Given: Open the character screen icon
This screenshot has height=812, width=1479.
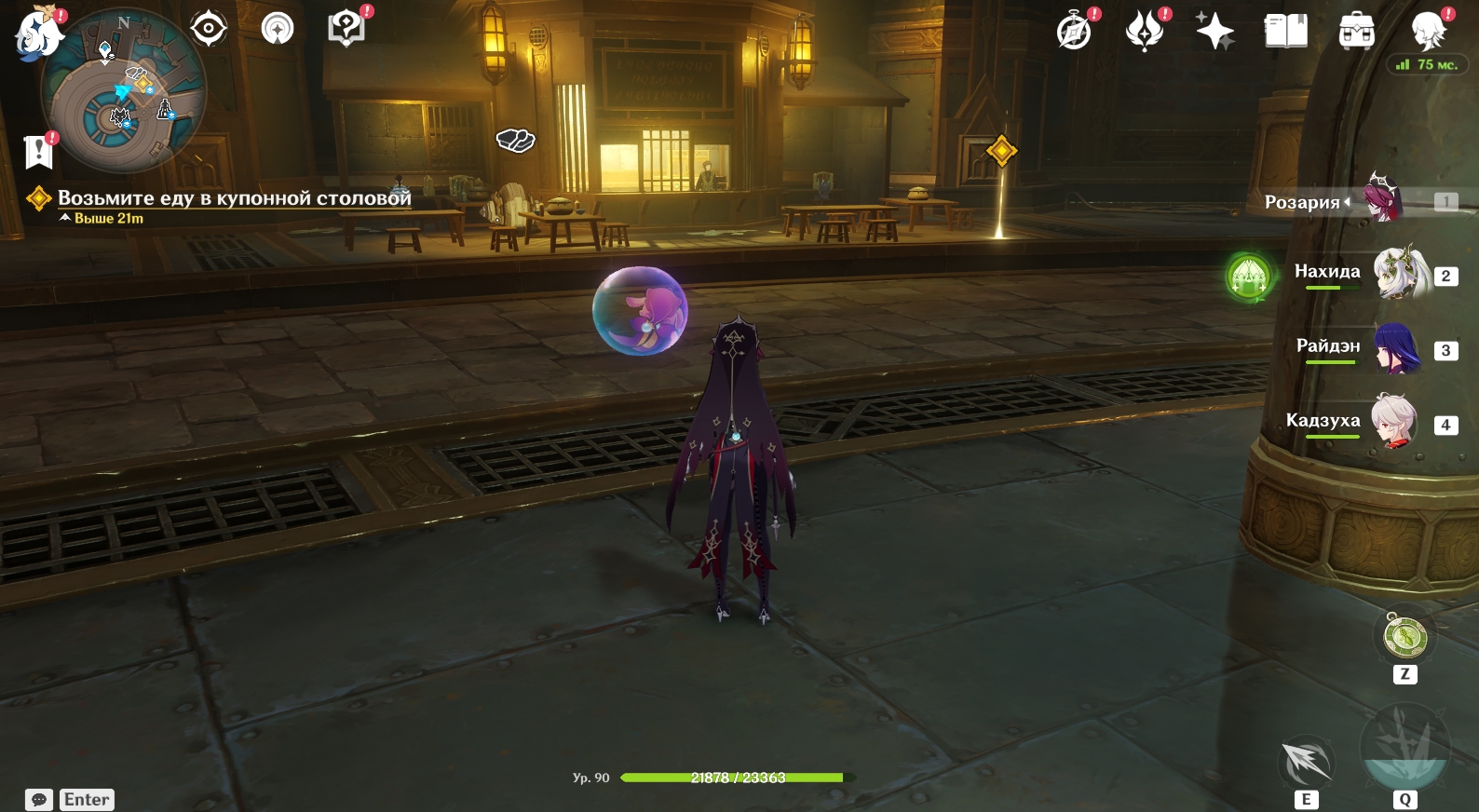Looking at the screenshot, I should point(1427,32).
